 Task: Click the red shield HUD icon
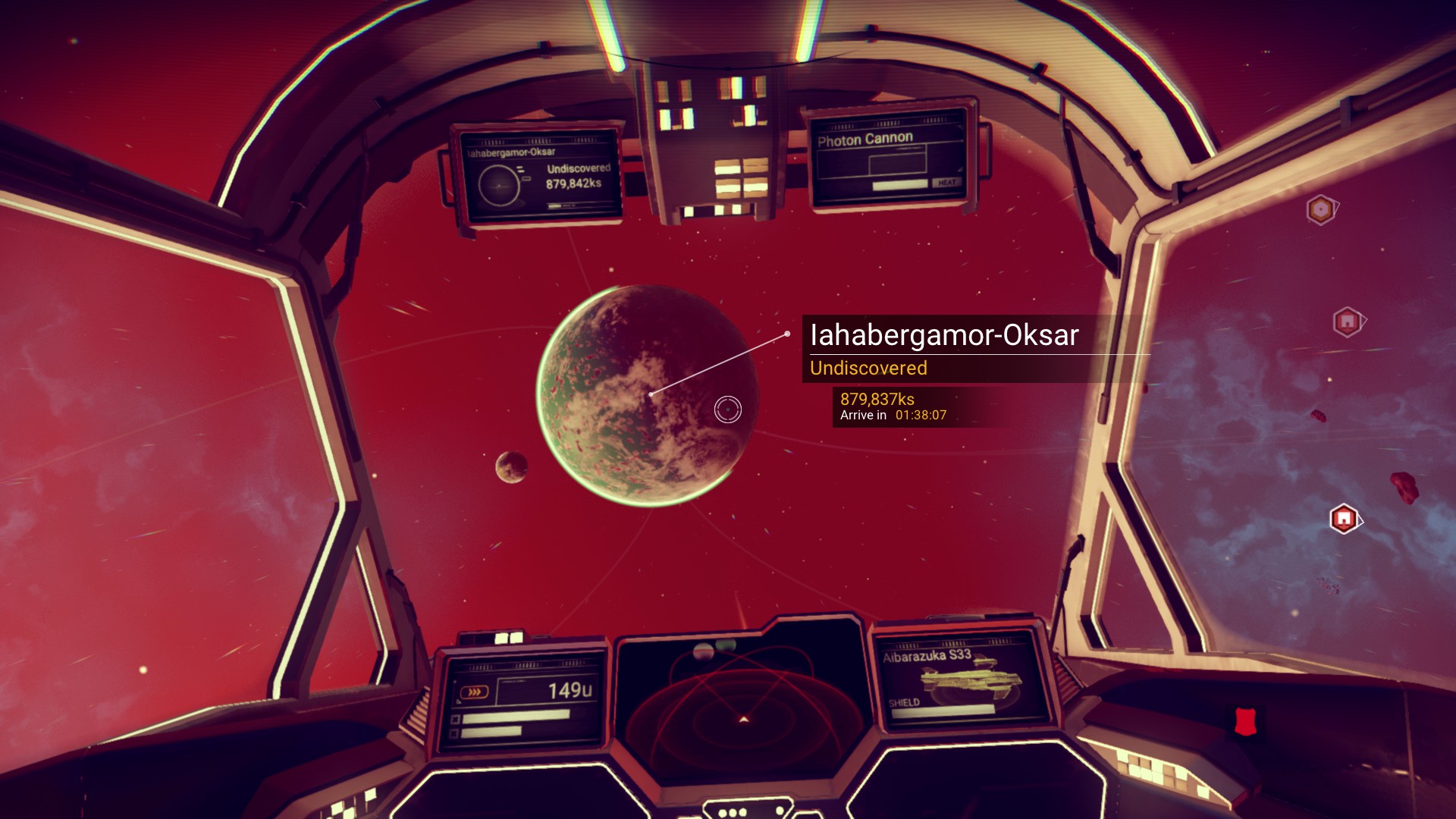[1245, 721]
